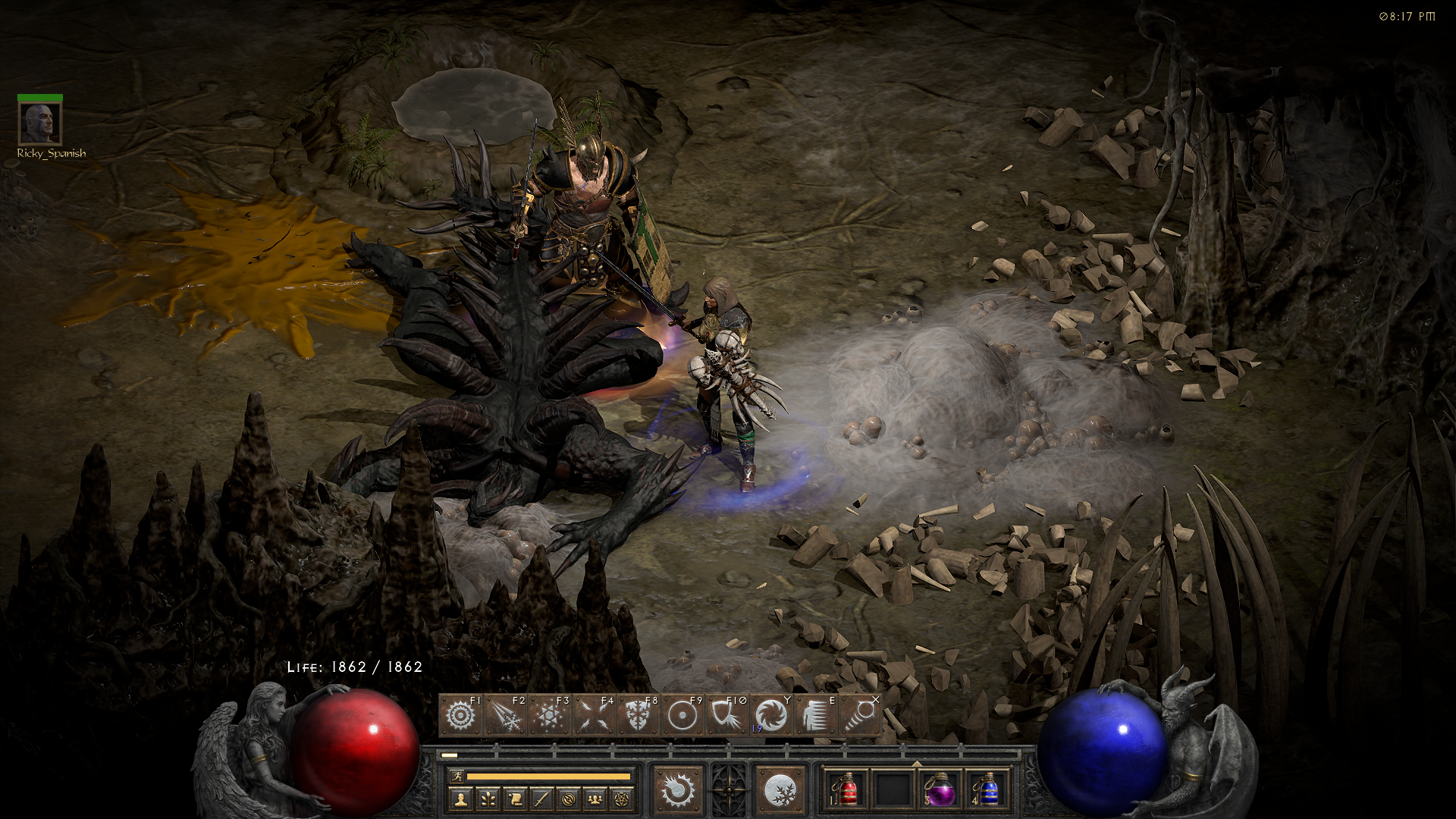Click the right skill snowflake orb button
This screenshot has height=819, width=1456.
780,790
